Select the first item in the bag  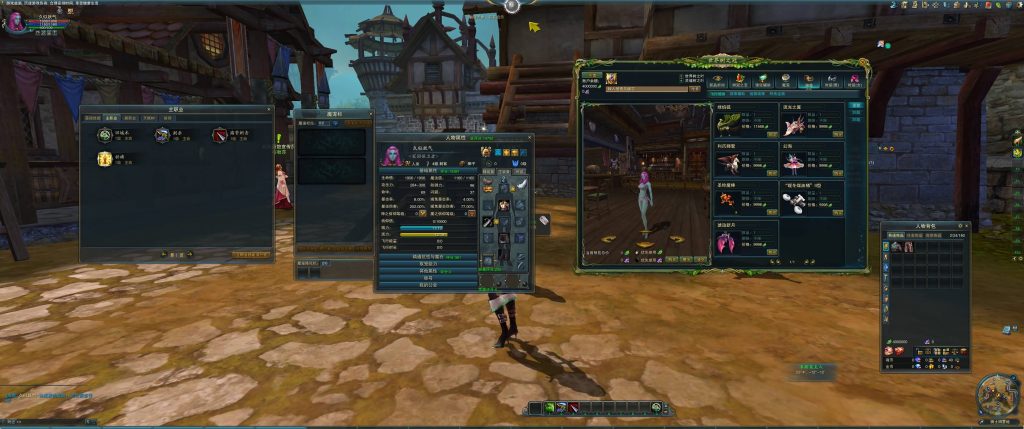(897, 246)
